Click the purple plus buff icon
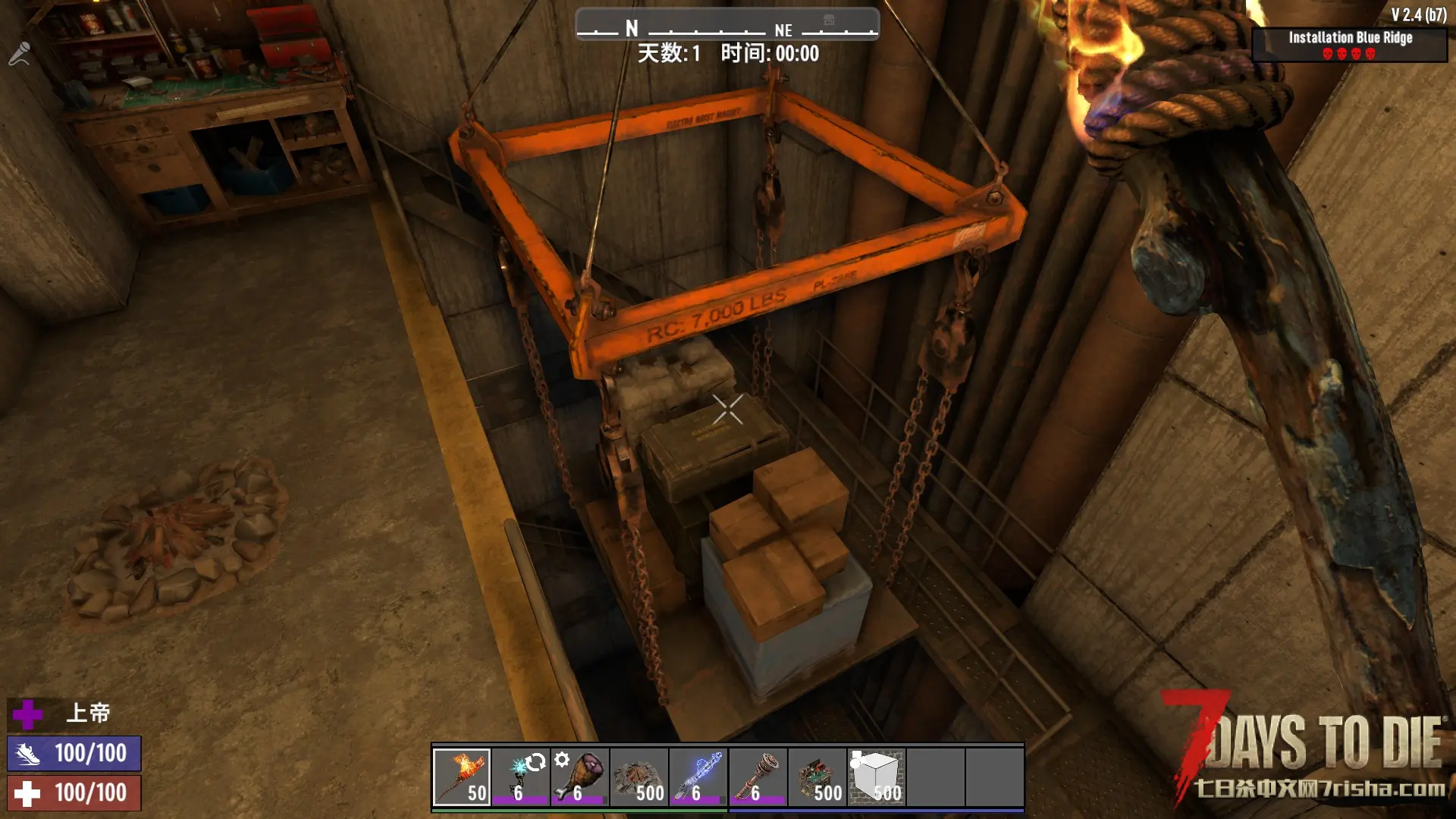This screenshot has width=1456, height=819. (28, 714)
